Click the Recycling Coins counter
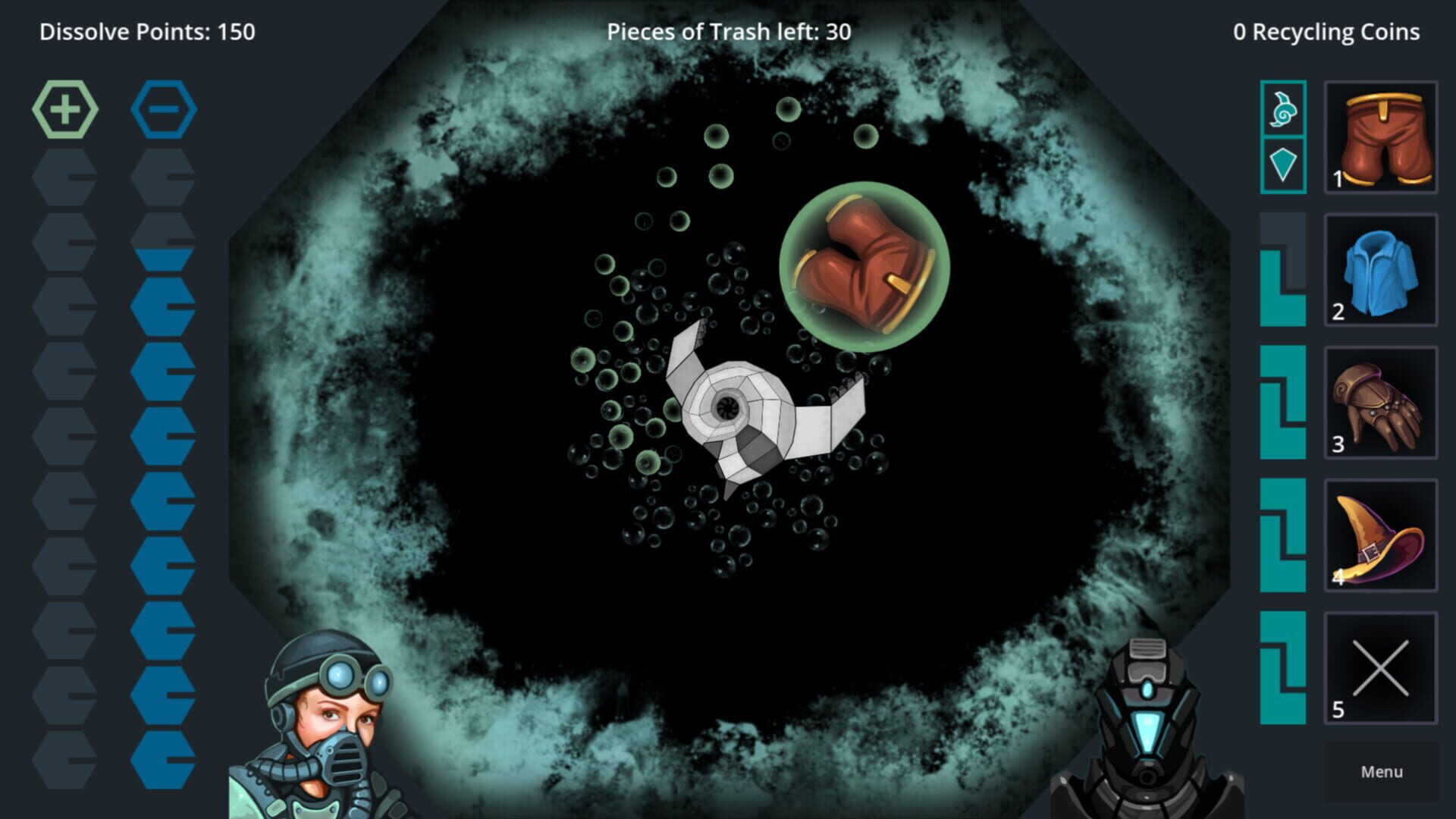Image resolution: width=1456 pixels, height=819 pixels. point(1327,32)
